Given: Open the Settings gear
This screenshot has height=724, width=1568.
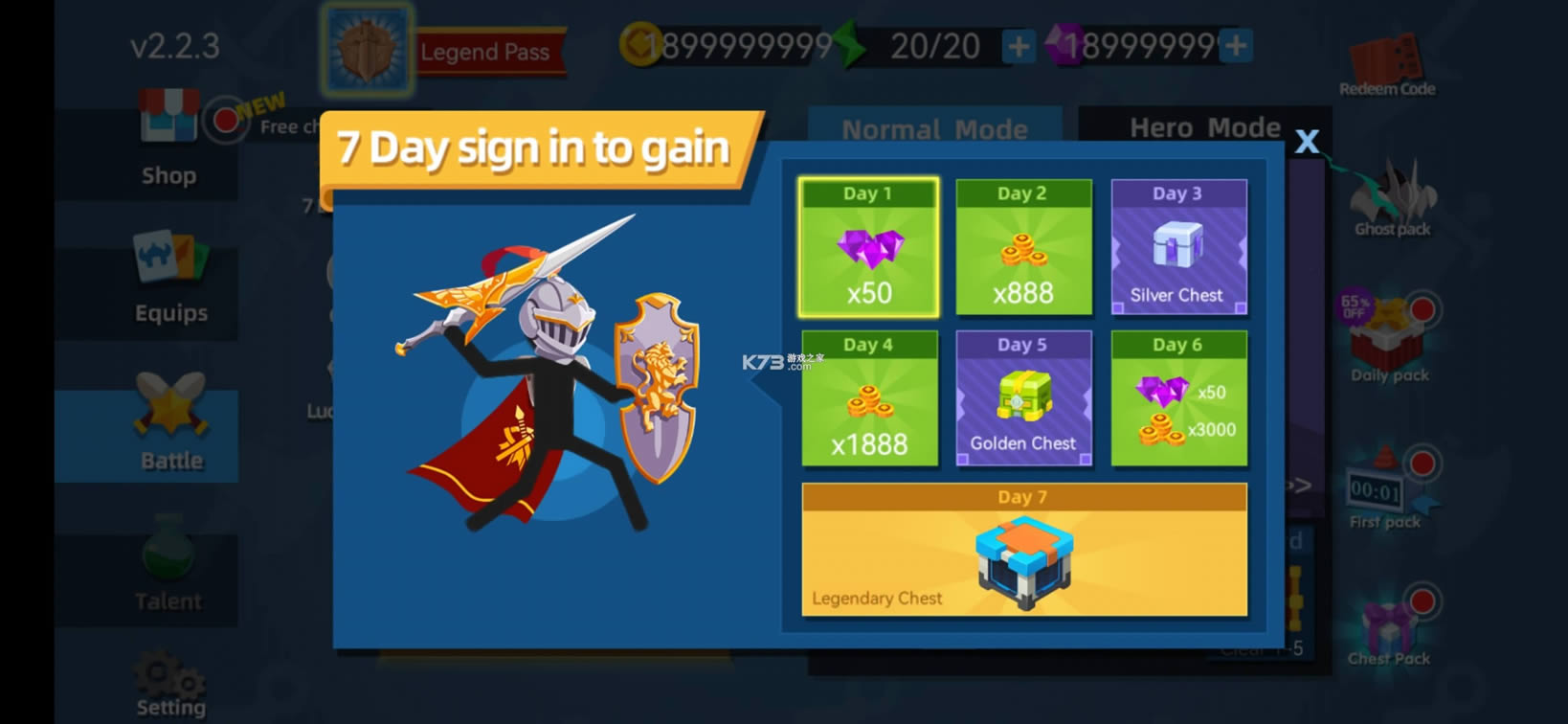Looking at the screenshot, I should (168, 680).
